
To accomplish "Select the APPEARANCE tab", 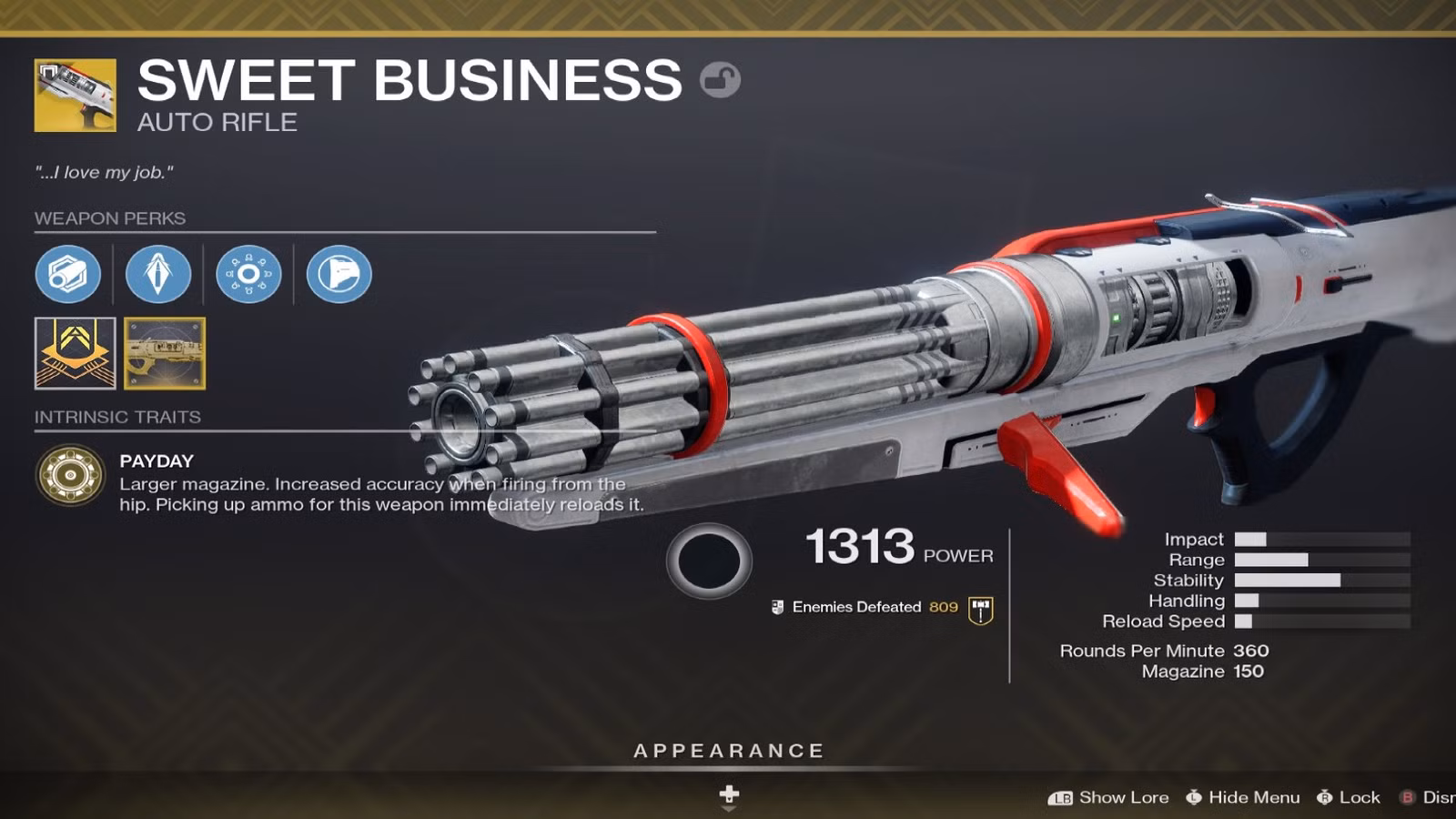I will tap(727, 751).
